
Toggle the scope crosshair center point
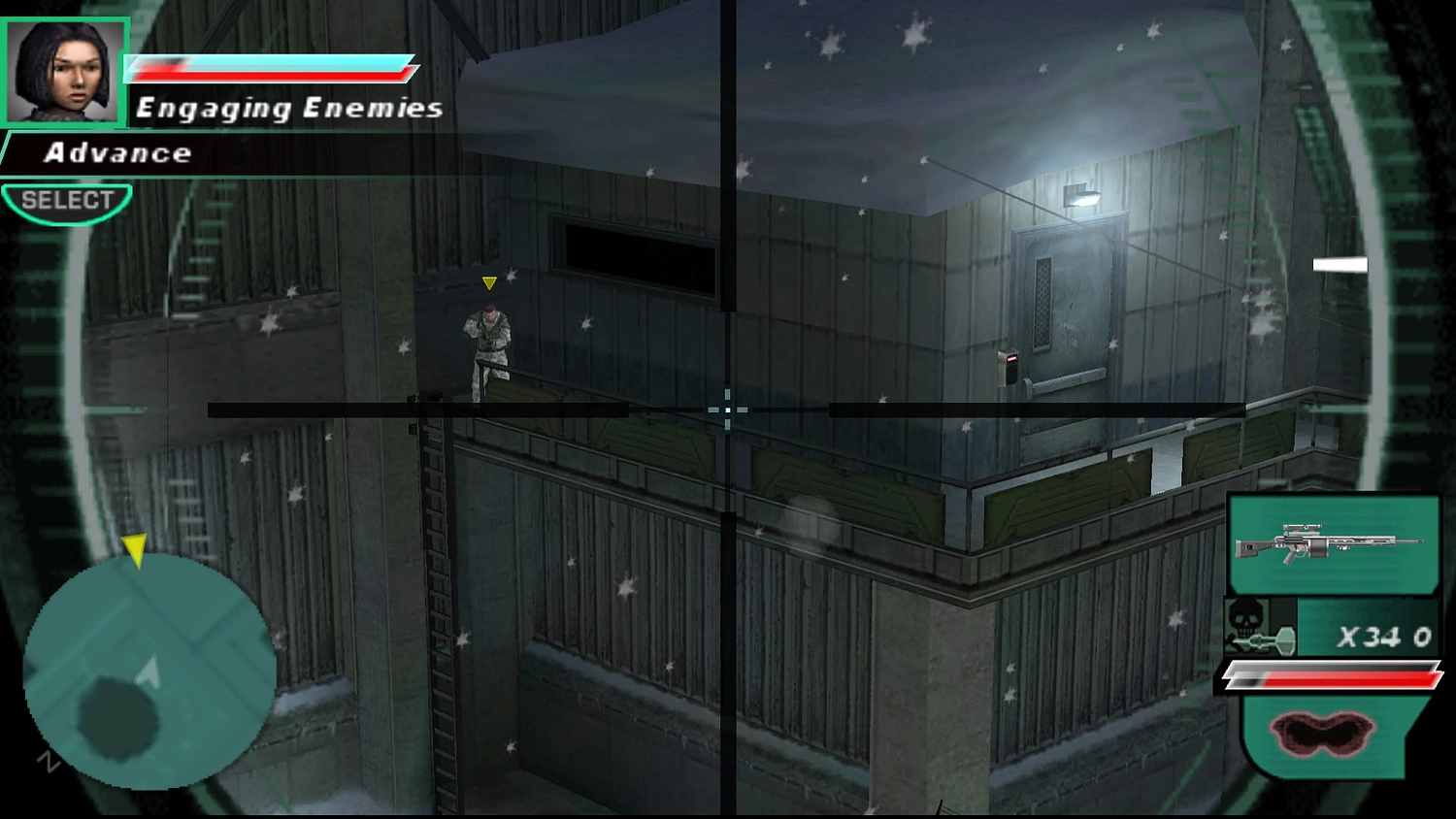[727, 410]
